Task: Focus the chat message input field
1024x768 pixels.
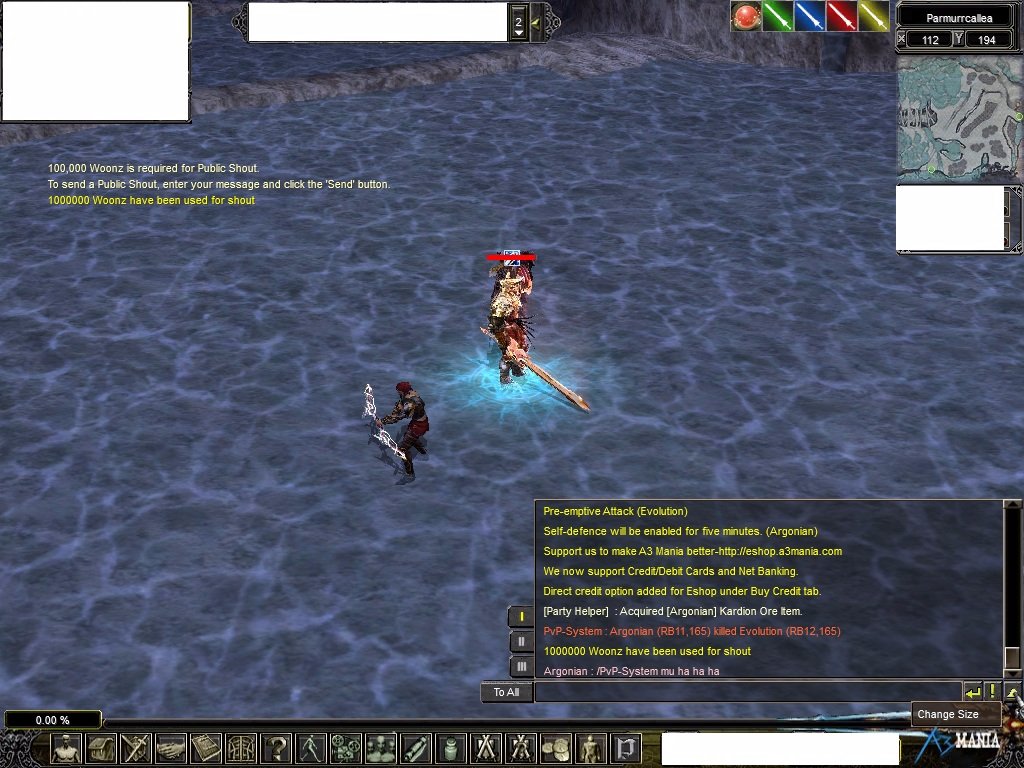Action: pos(746,692)
